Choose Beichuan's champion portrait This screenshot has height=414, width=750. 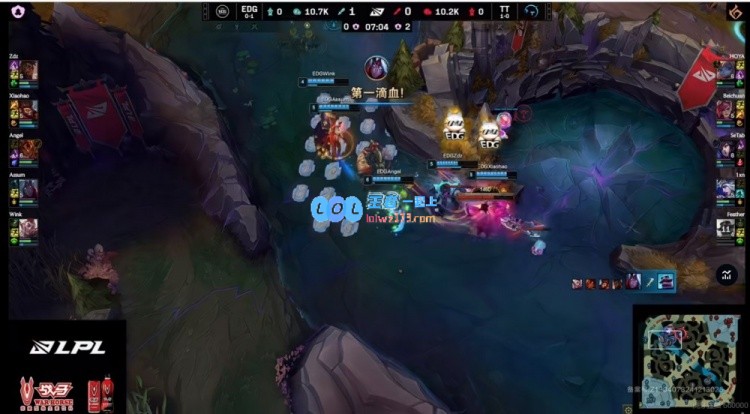[x=725, y=110]
